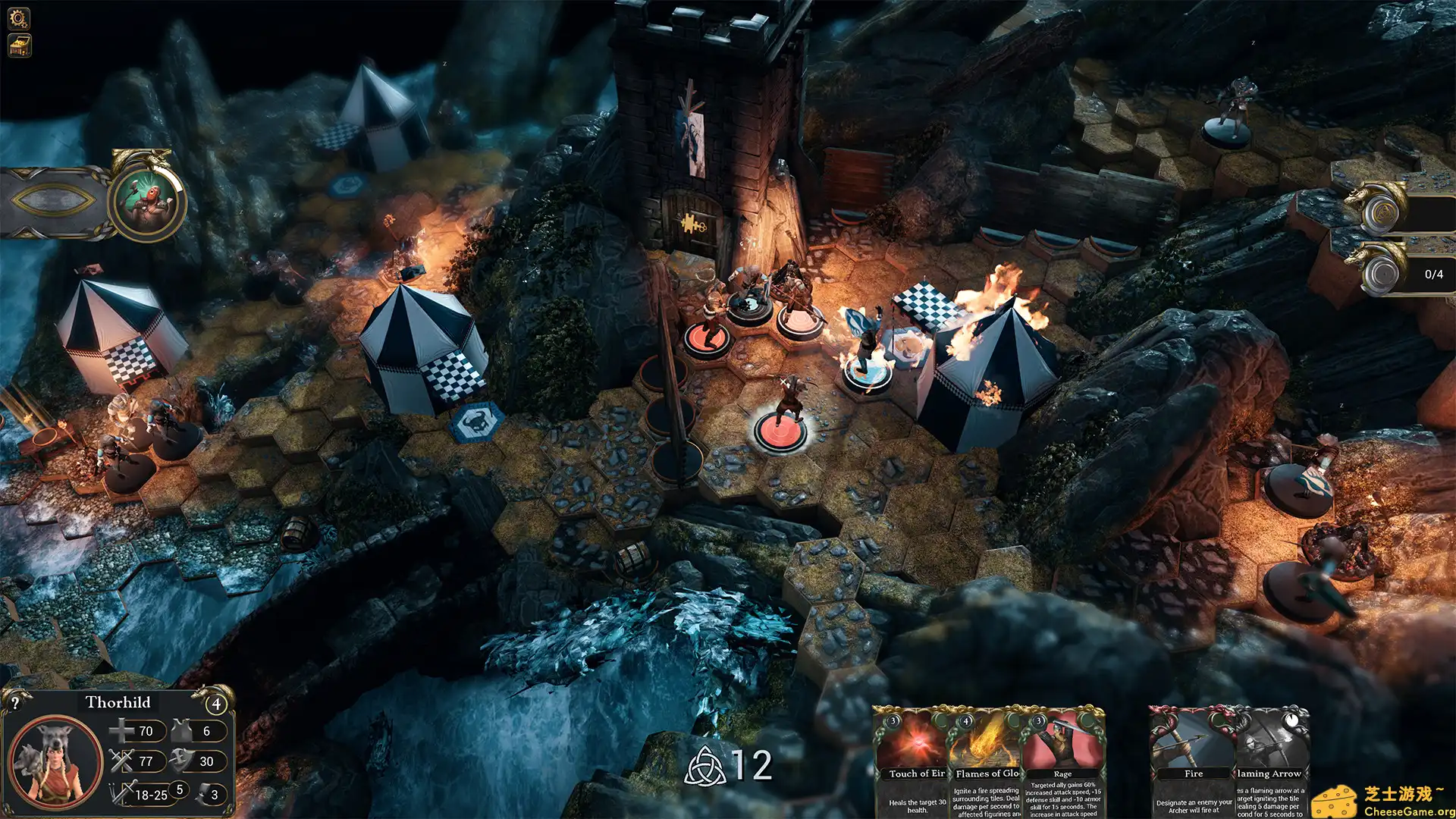The height and width of the screenshot is (819, 1456).
Task: Click the question mark help button
Action: [15, 703]
